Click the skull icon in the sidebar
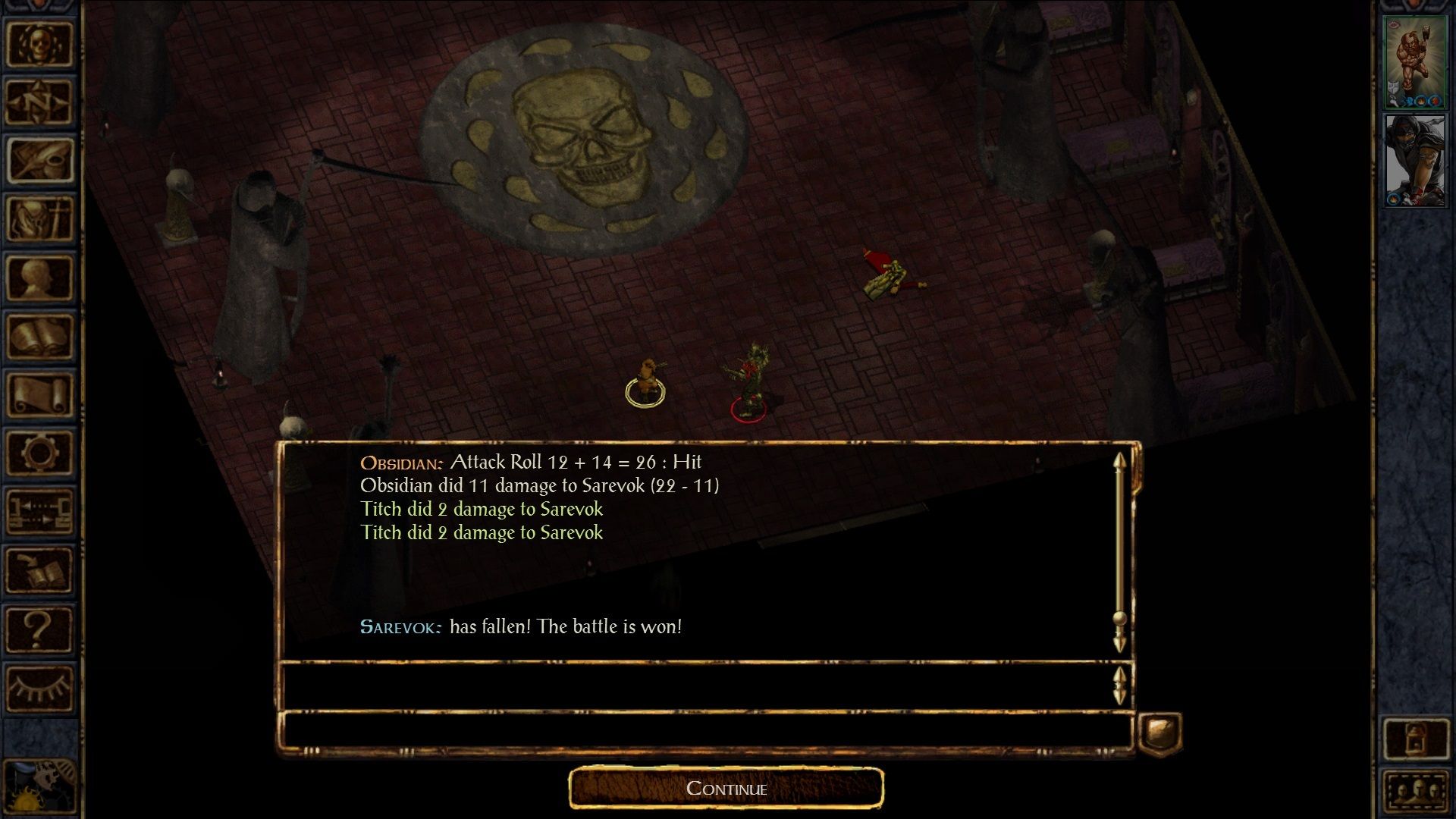1456x819 pixels. pos(40,43)
